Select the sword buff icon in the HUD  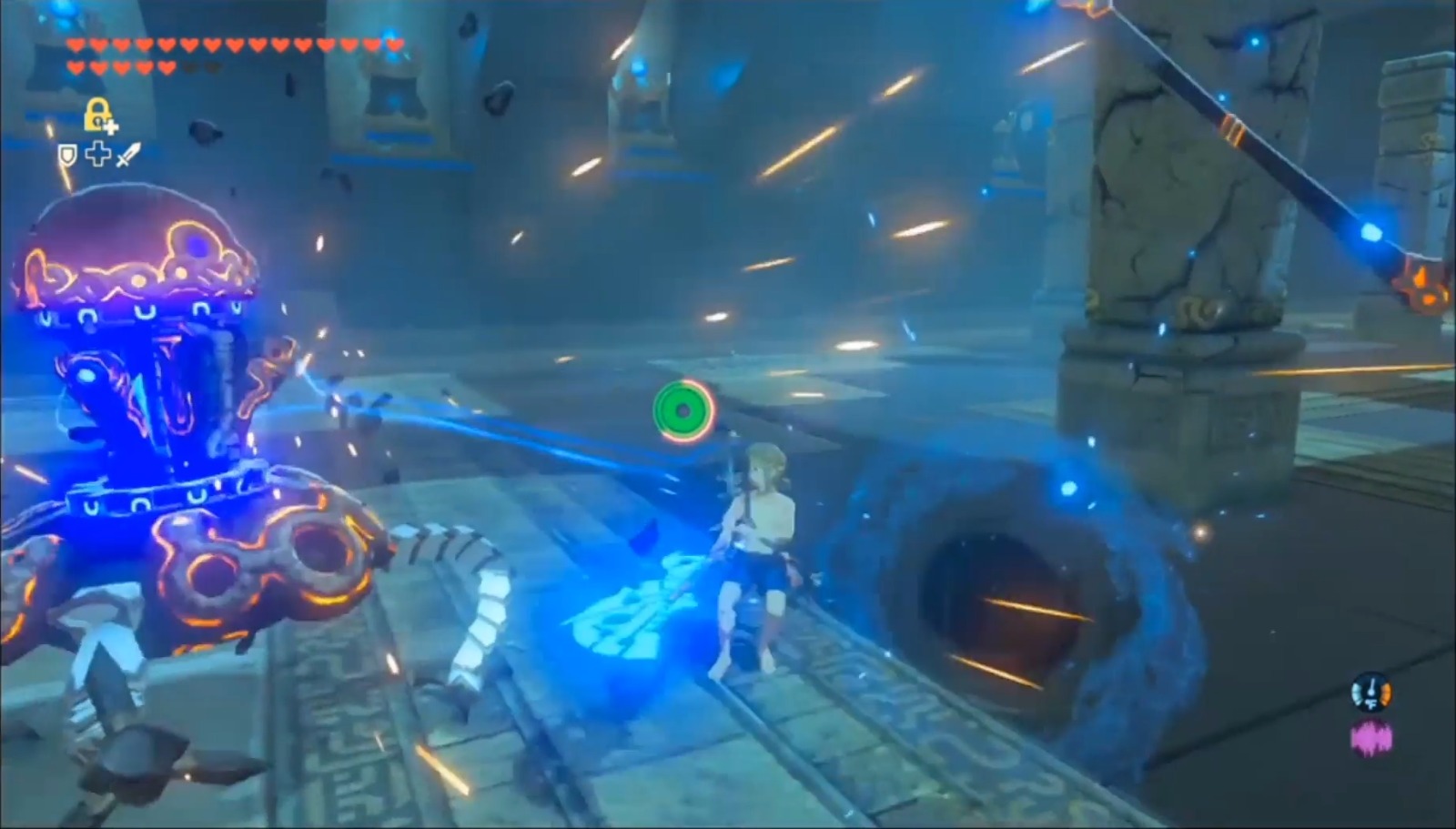tap(127, 154)
